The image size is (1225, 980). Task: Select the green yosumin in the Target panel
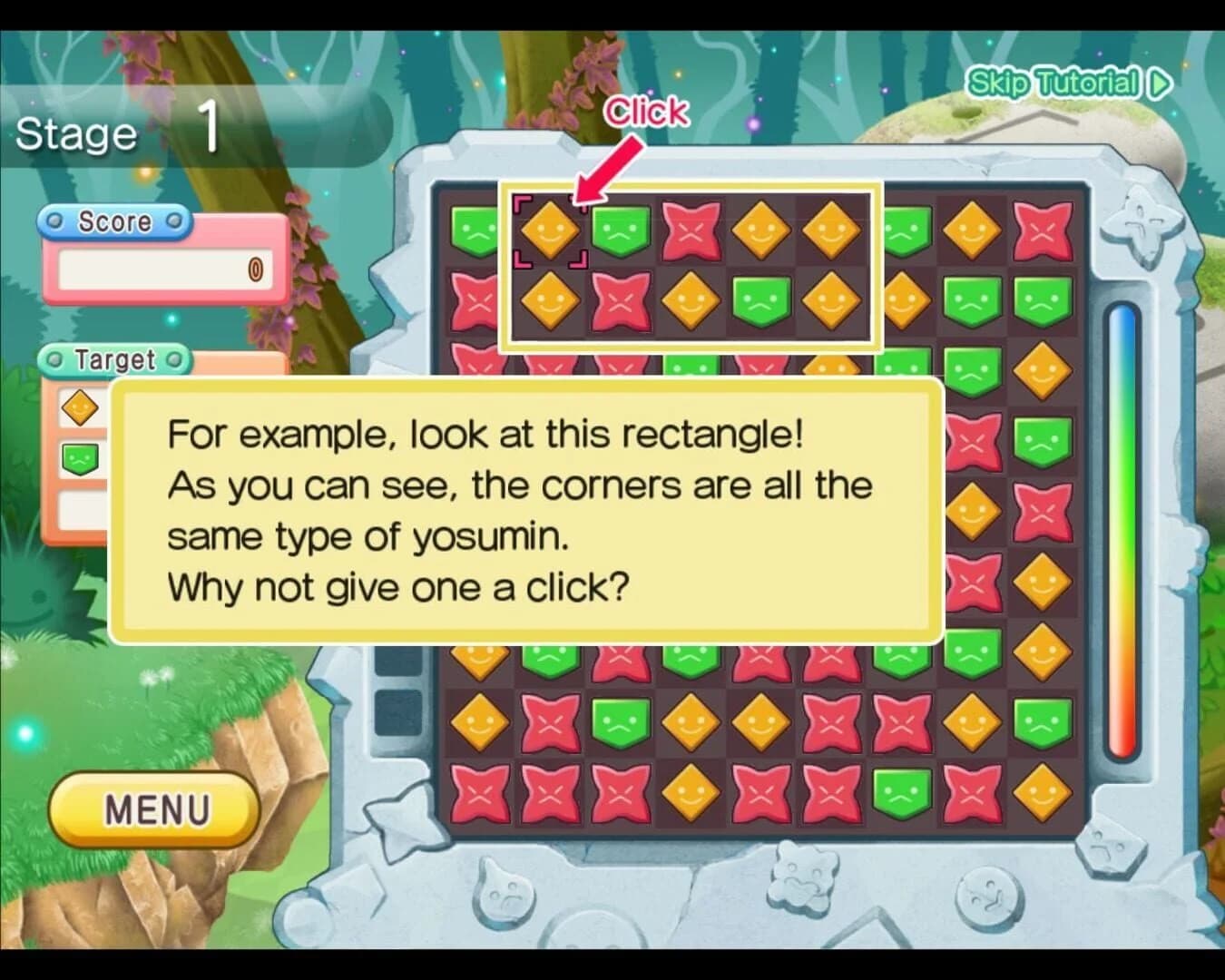pos(80,456)
